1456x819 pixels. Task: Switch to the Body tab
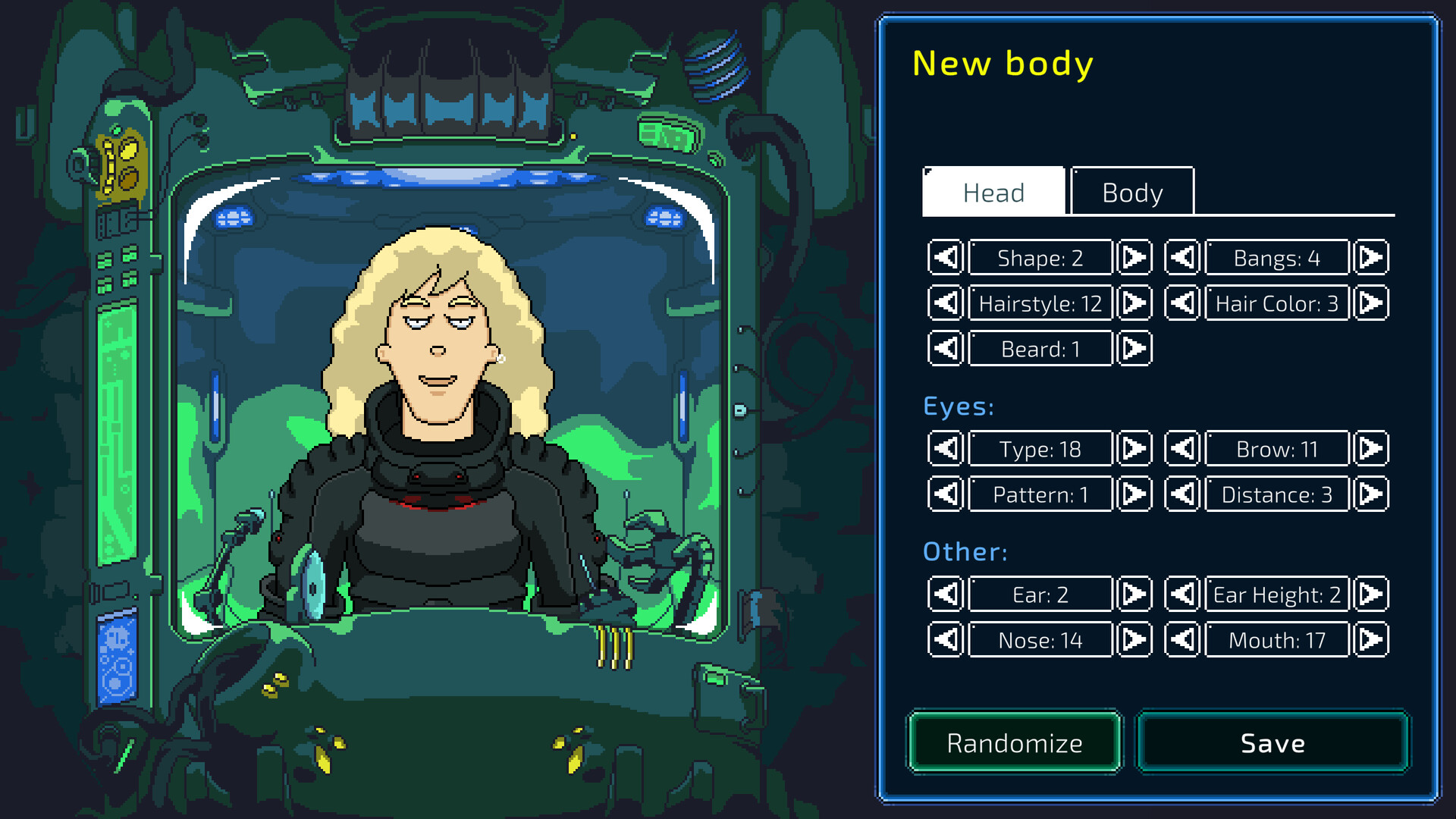tap(1131, 192)
